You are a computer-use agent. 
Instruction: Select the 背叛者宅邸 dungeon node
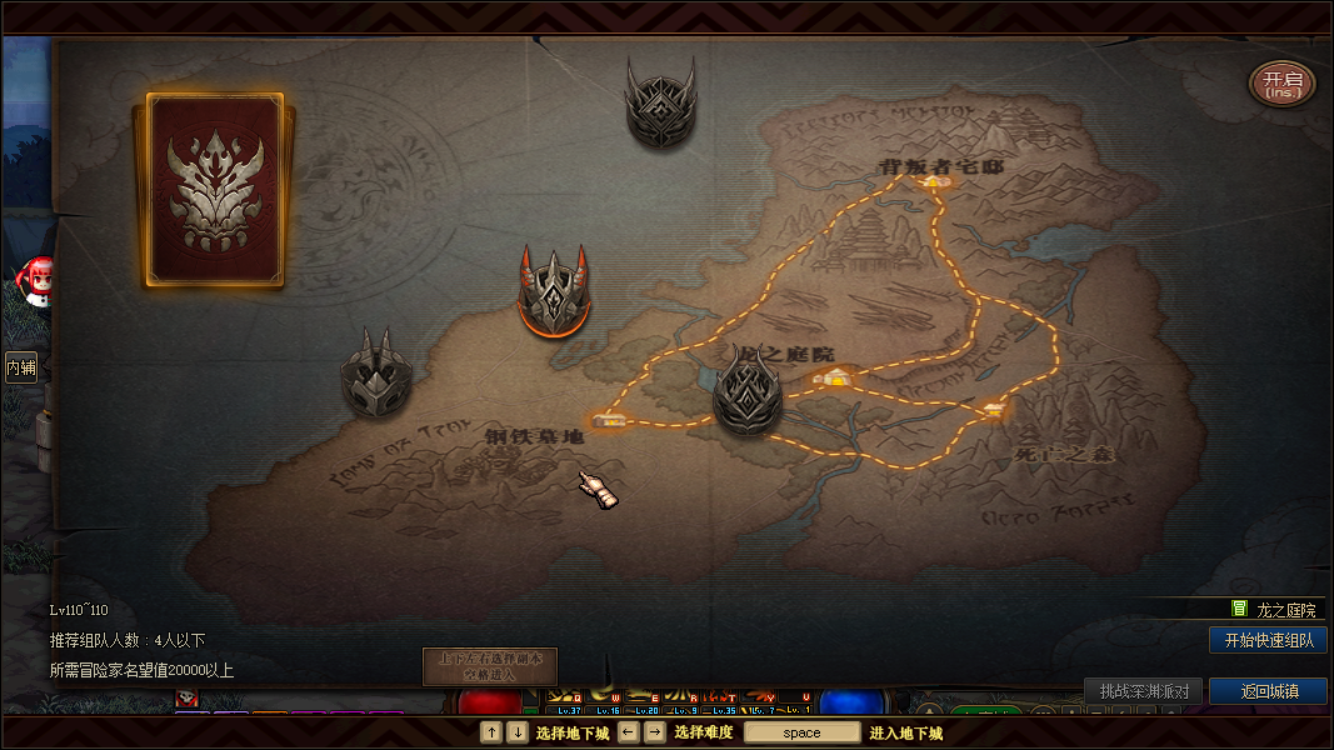coord(936,181)
